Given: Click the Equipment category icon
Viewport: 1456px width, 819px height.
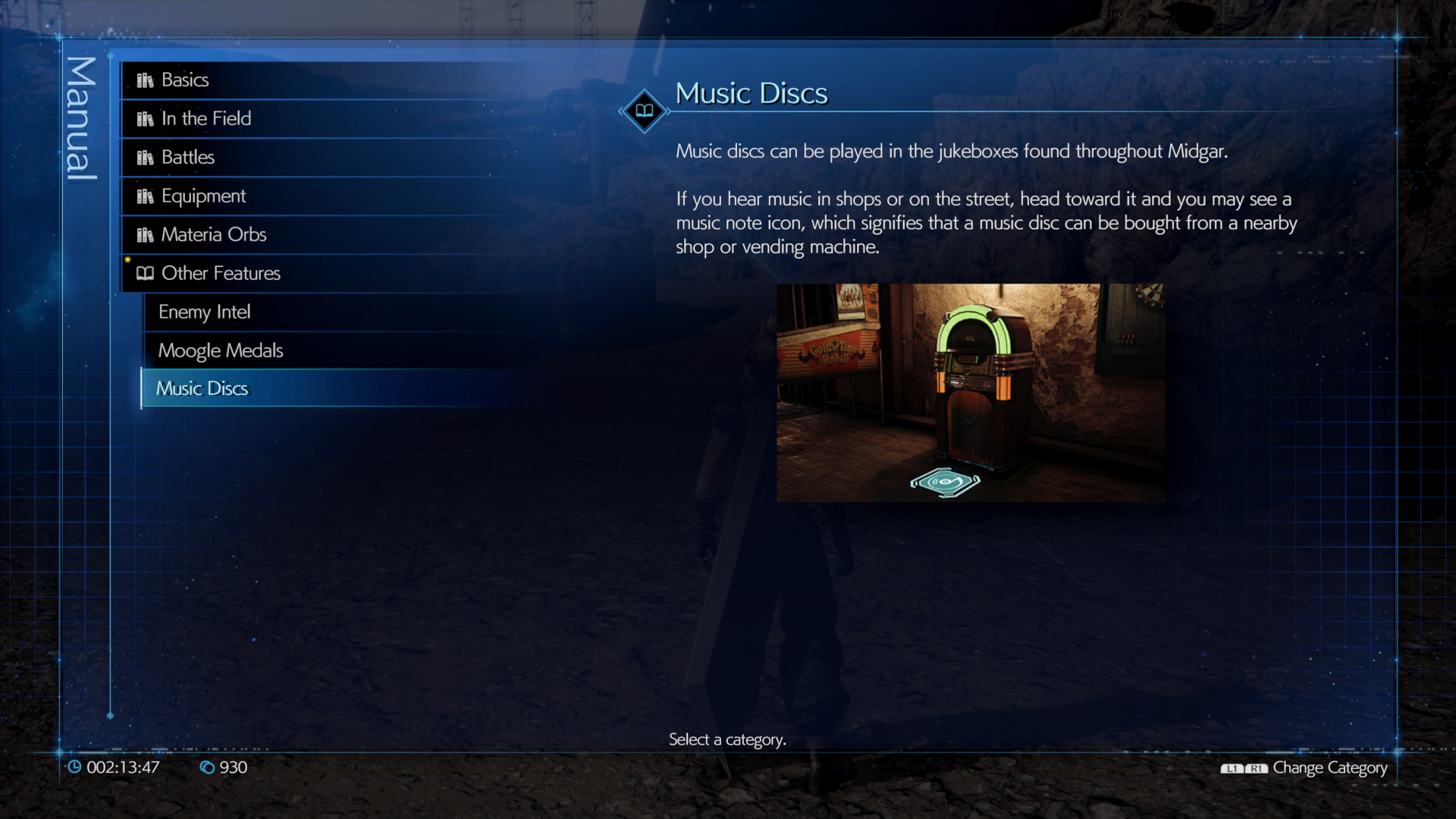Looking at the screenshot, I should 145,196.
